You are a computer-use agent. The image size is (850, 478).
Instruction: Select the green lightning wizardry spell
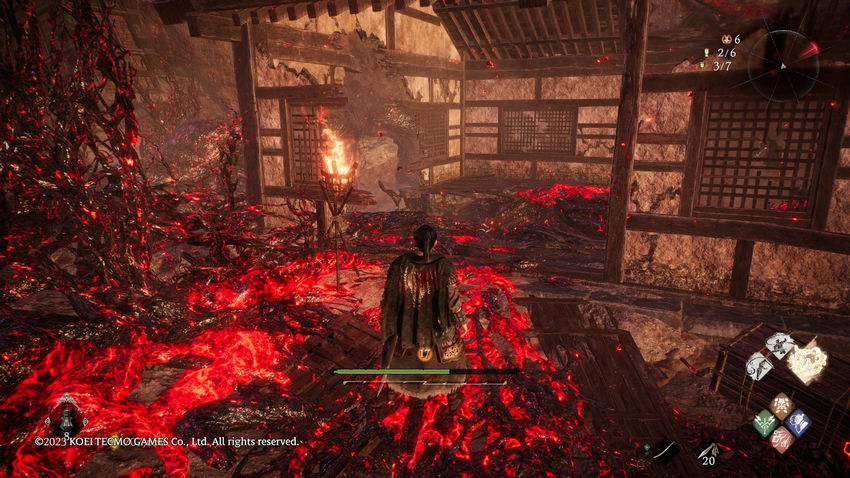click(x=764, y=423)
